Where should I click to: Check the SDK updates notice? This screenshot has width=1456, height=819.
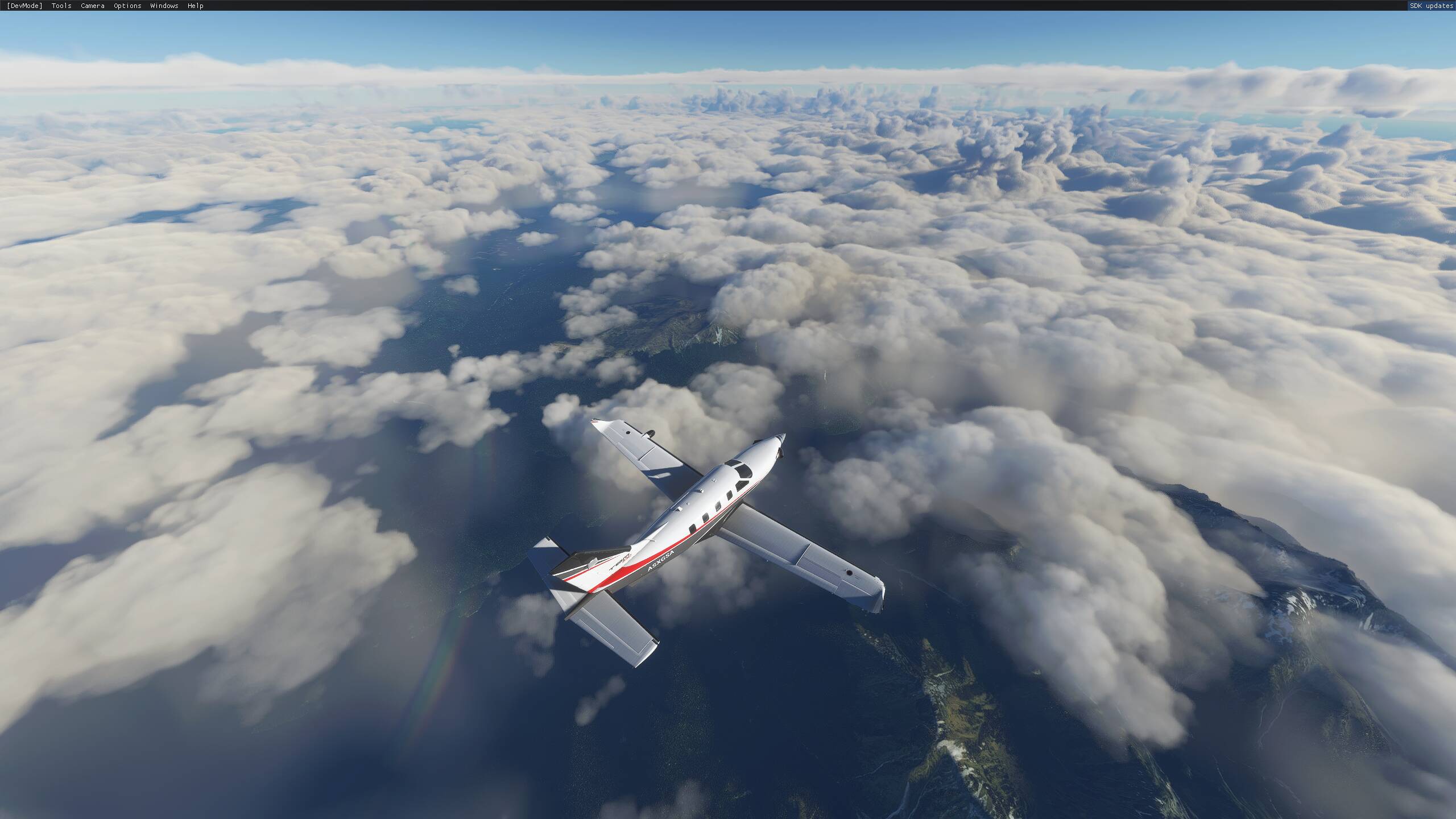point(1429,6)
